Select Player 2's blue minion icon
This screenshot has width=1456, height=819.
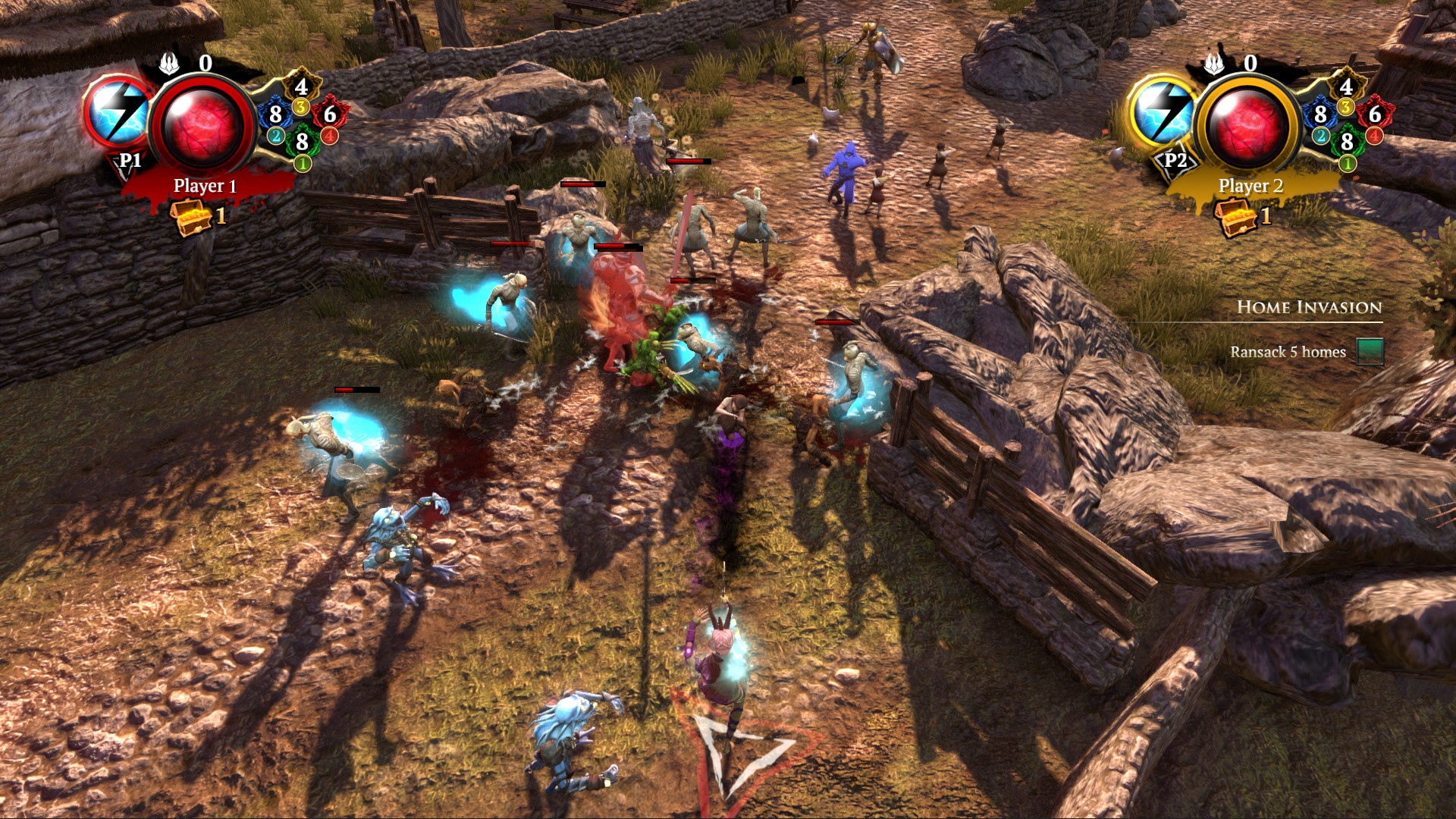[1320, 115]
